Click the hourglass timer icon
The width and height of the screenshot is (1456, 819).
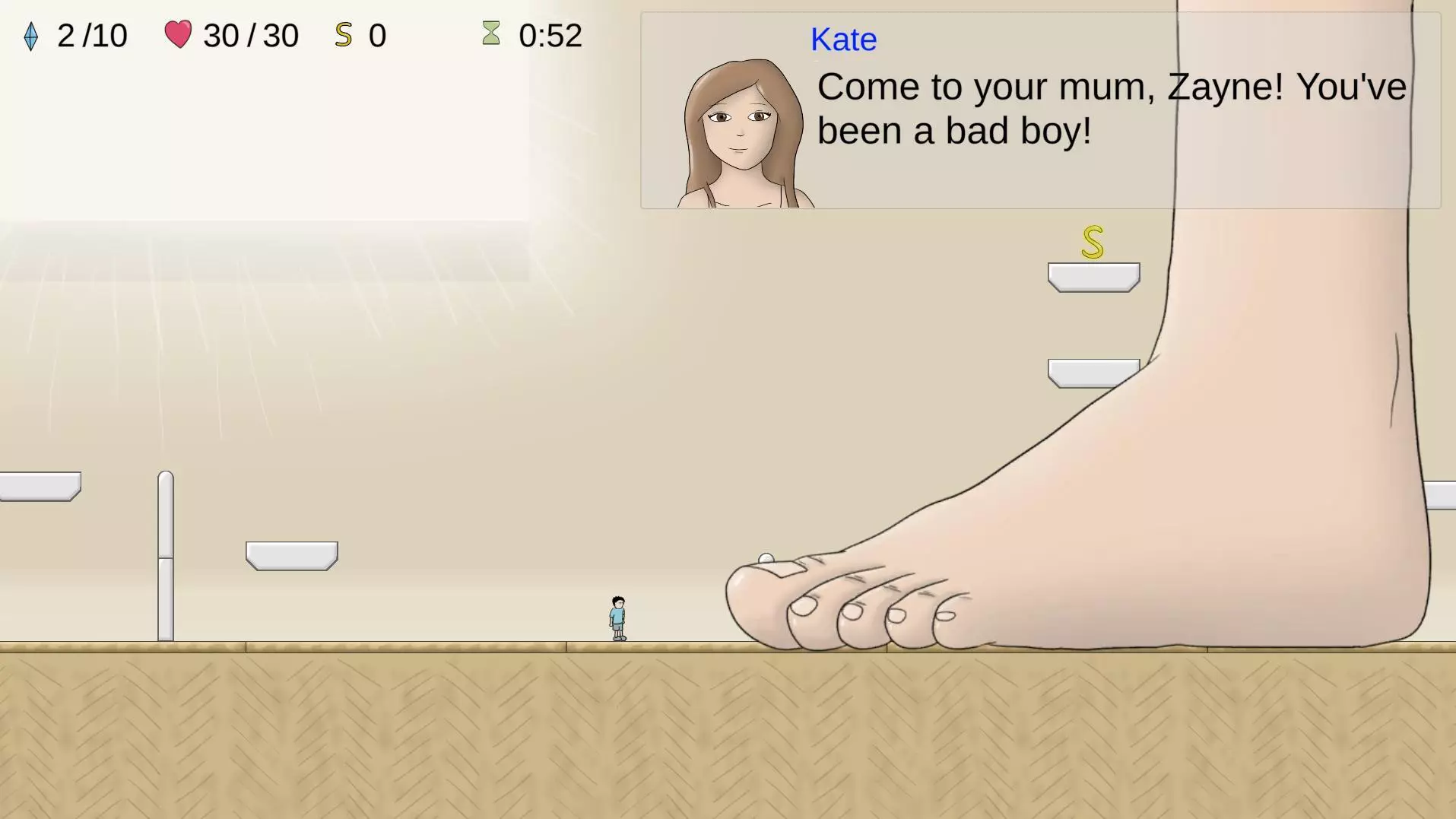click(x=492, y=34)
